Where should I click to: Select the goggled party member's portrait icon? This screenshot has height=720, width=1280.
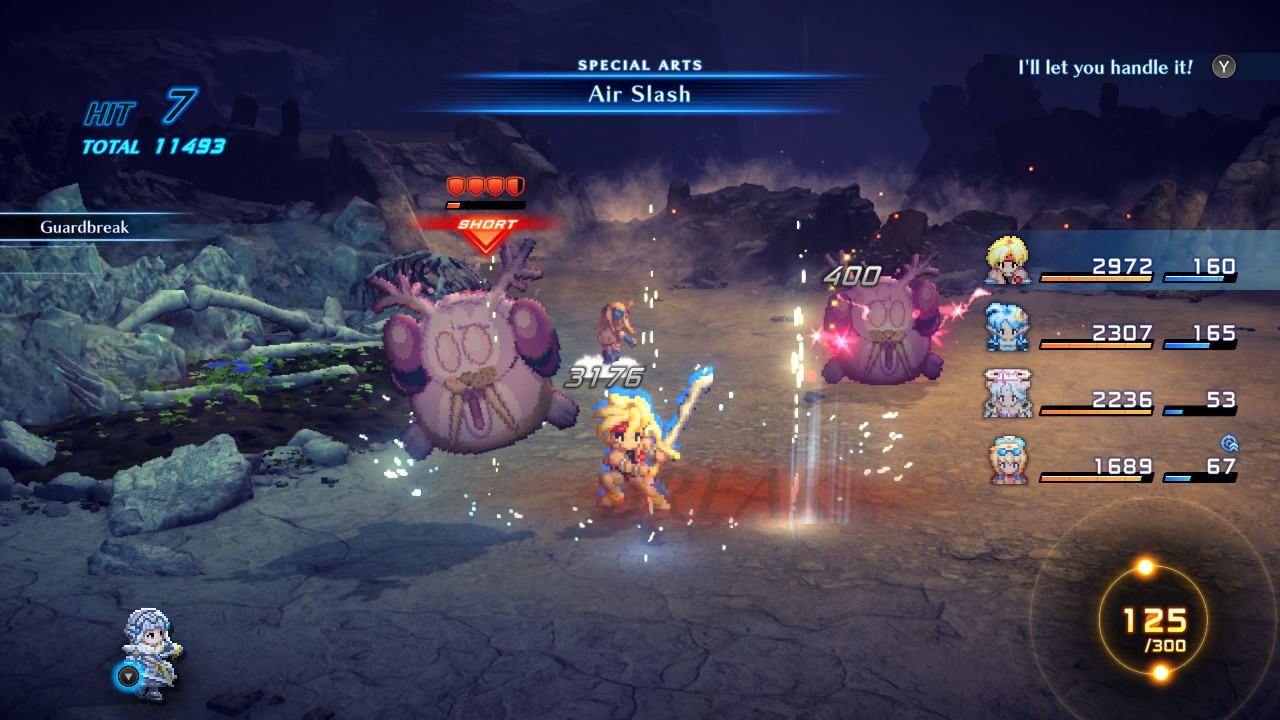1010,461
